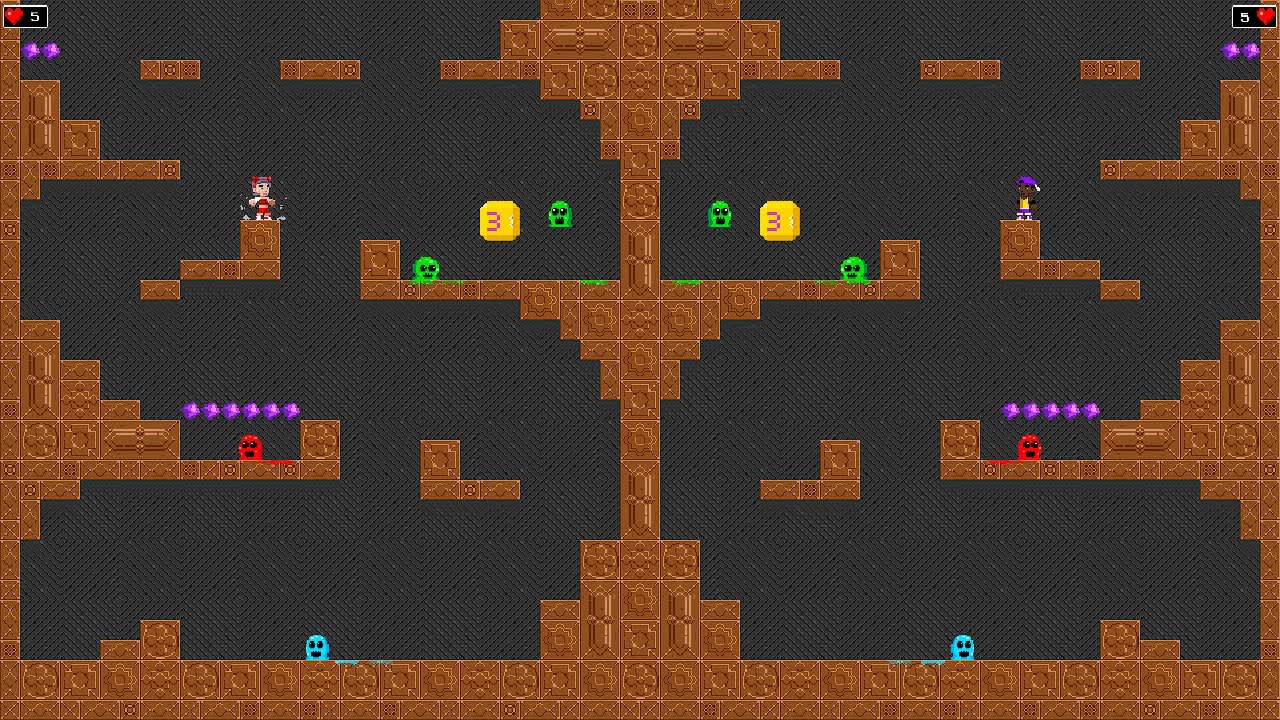
Task: Click the green slime sitting on the left platform
Action: (x=426, y=268)
